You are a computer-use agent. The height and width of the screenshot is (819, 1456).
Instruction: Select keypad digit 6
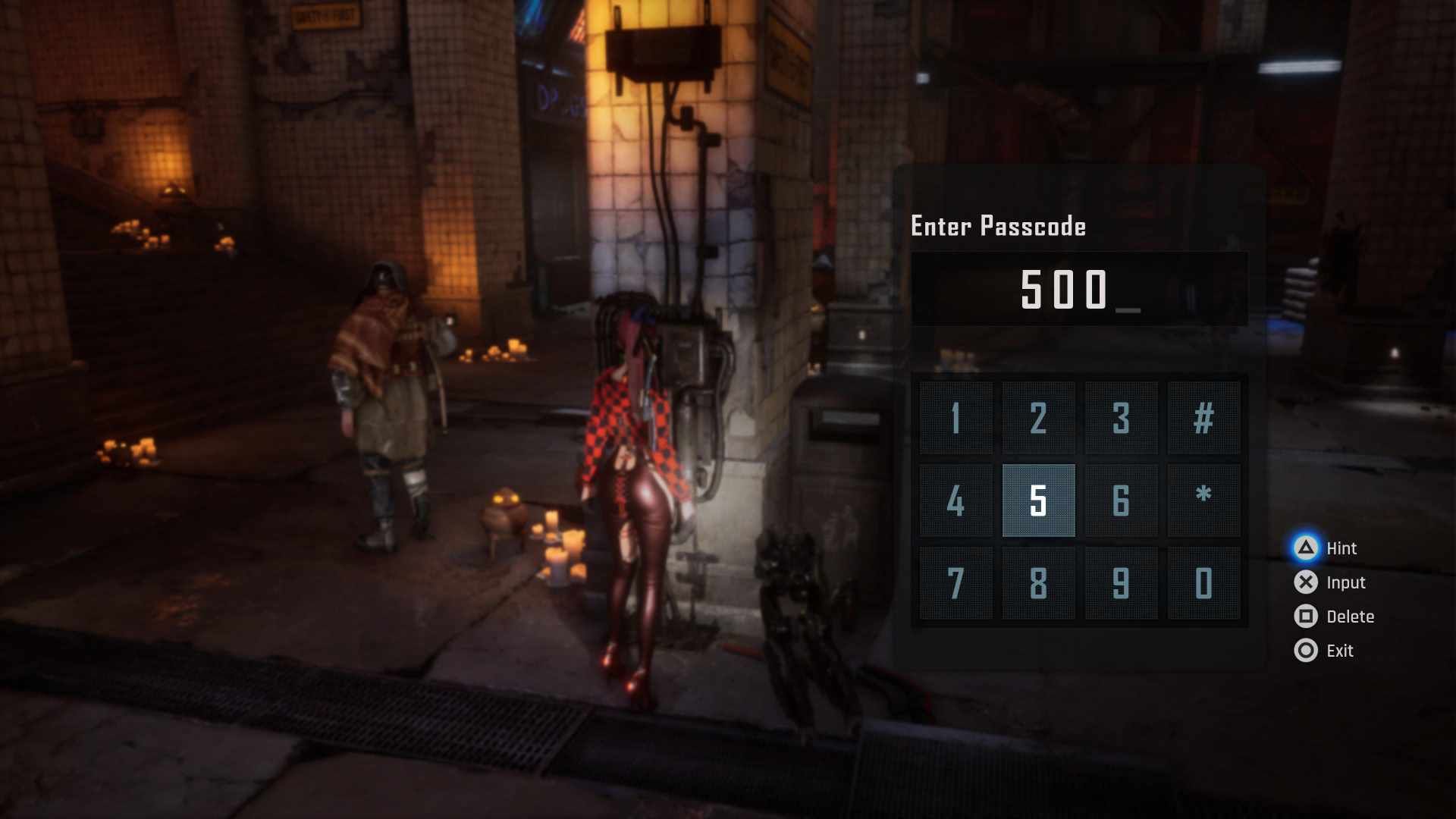[1121, 500]
